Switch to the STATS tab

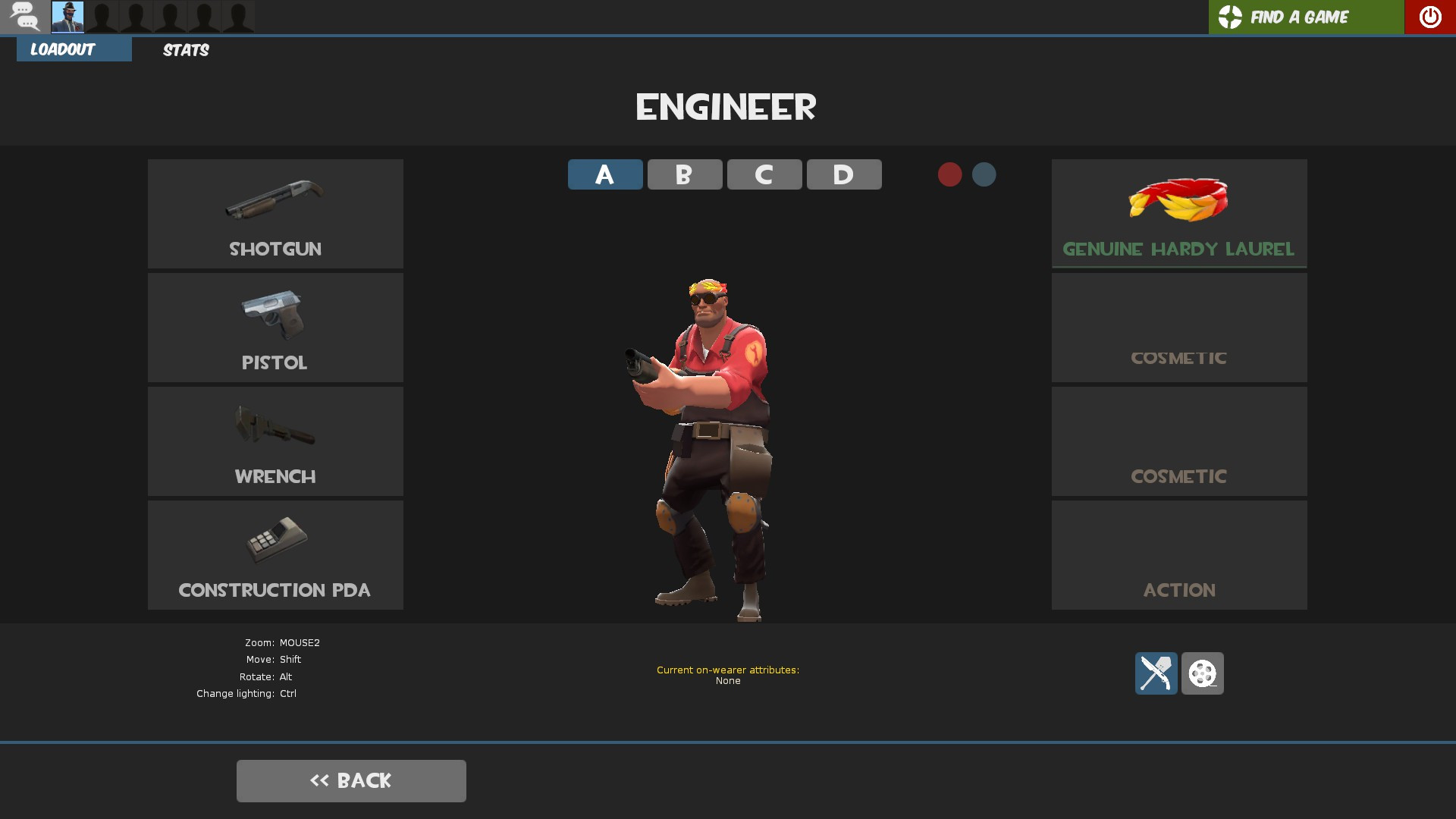pyautogui.click(x=185, y=50)
